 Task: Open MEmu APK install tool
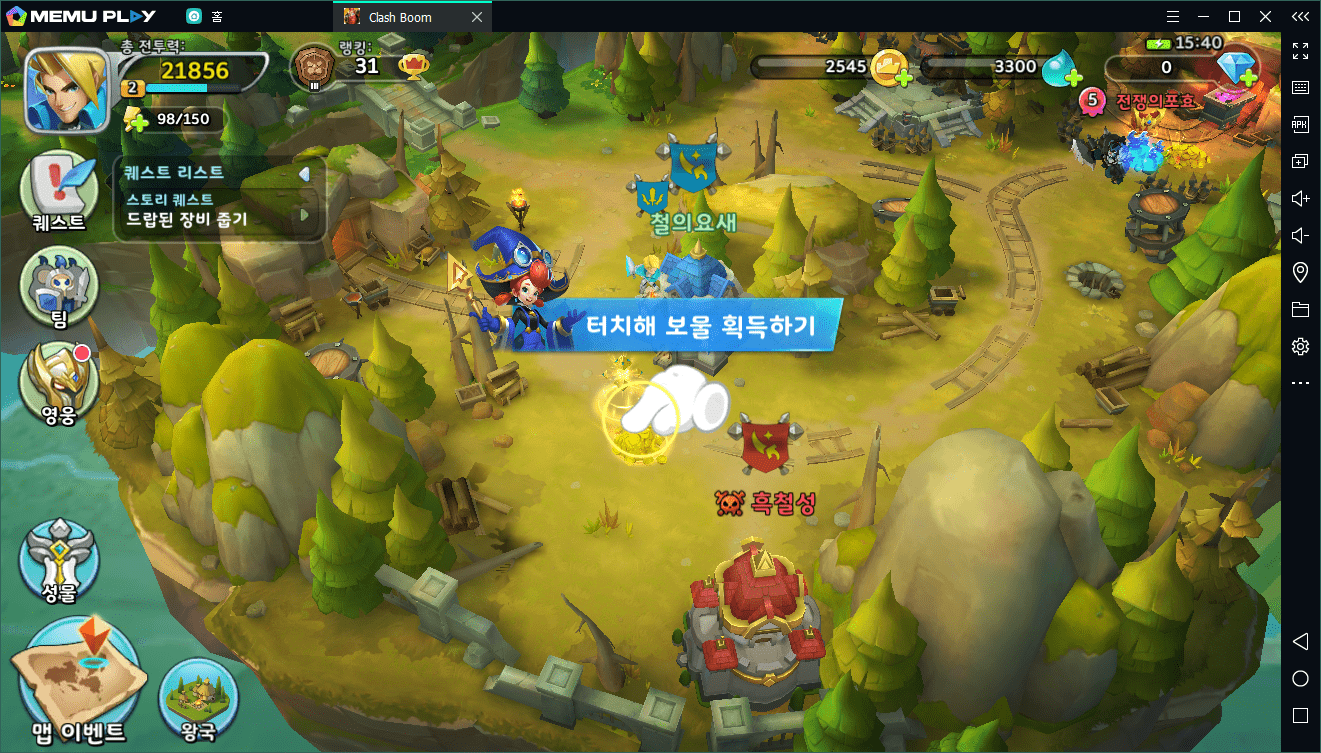(x=1300, y=124)
